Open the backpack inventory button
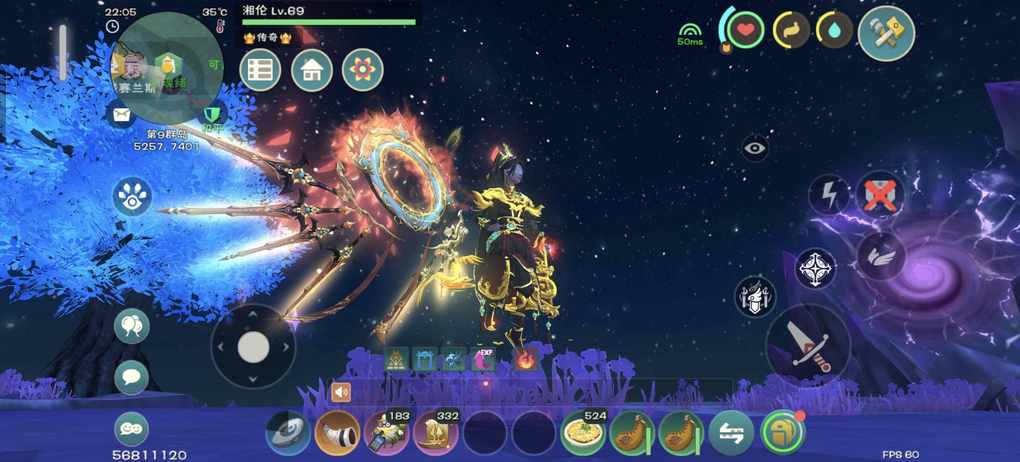The image size is (1020, 462). click(x=782, y=434)
